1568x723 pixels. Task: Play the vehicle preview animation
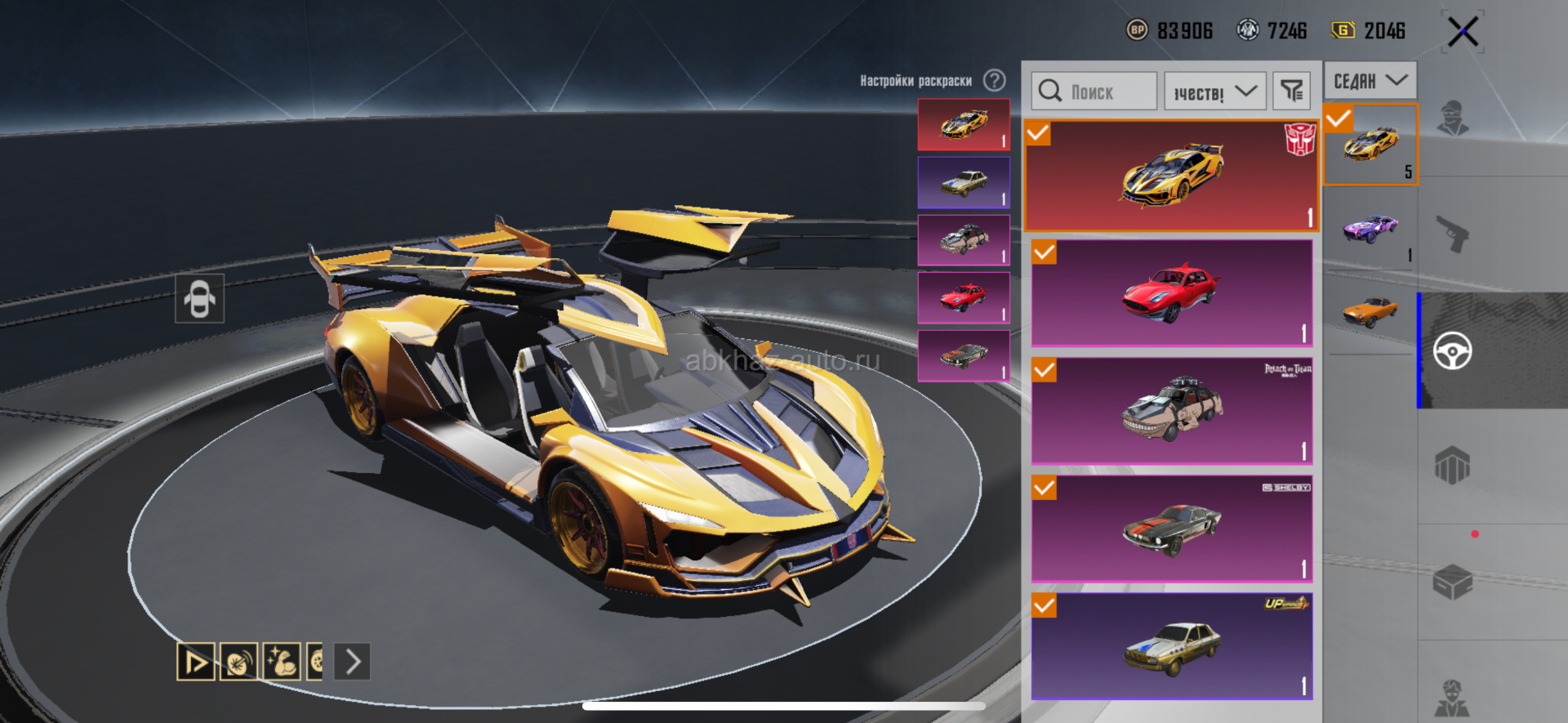click(x=196, y=662)
